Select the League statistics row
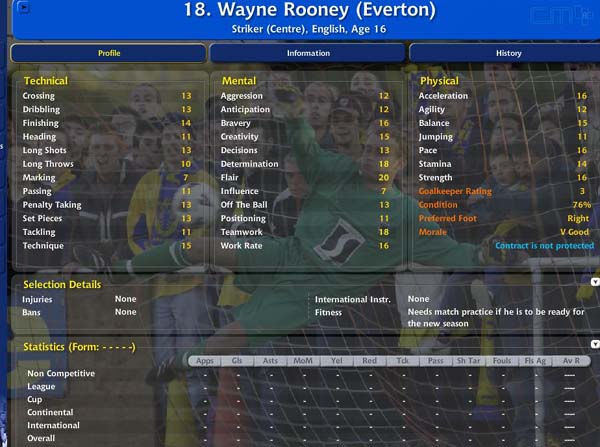Viewport: 600px width, 447px height. click(x=42, y=386)
